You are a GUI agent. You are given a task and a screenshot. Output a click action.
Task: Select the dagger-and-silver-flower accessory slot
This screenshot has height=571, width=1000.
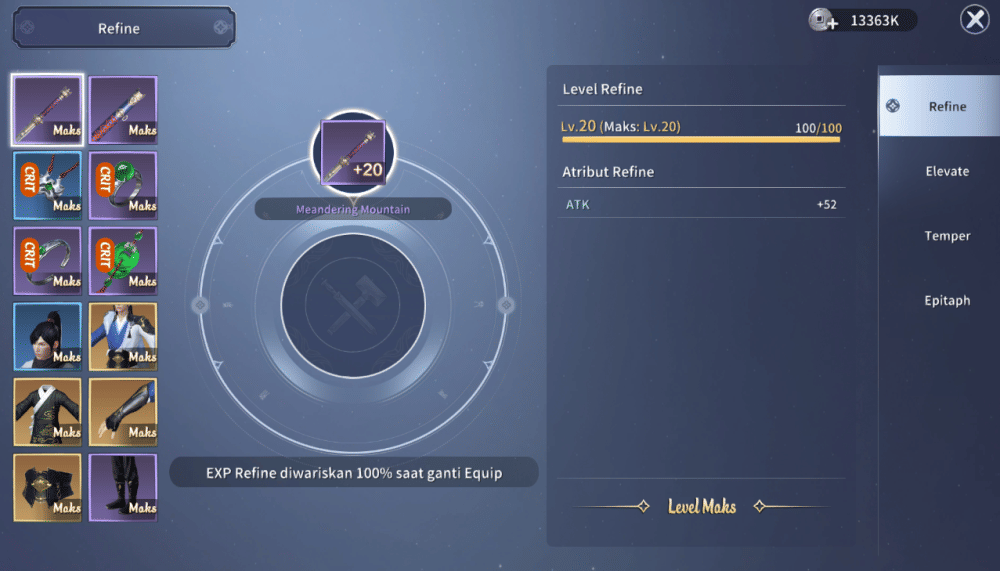tap(47, 185)
